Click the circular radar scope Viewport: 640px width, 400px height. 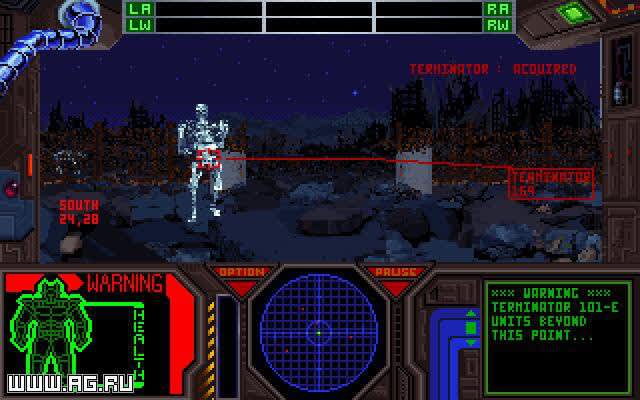pyautogui.click(x=318, y=329)
